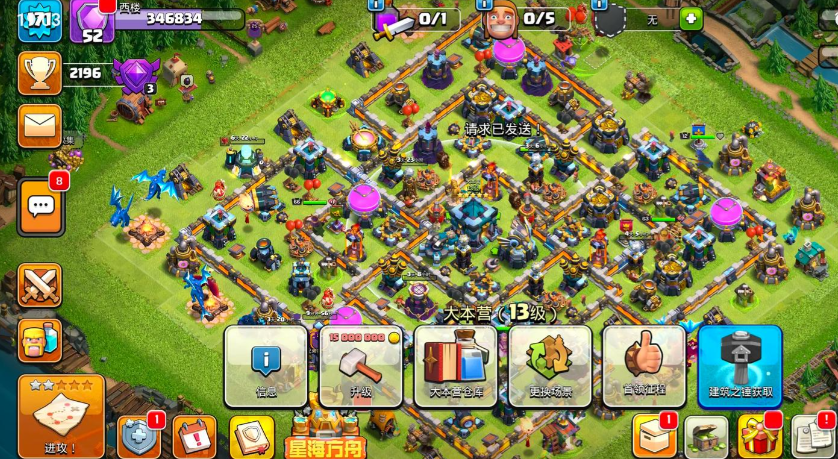
Task: Open the white box with notification badge
Action: click(x=653, y=437)
